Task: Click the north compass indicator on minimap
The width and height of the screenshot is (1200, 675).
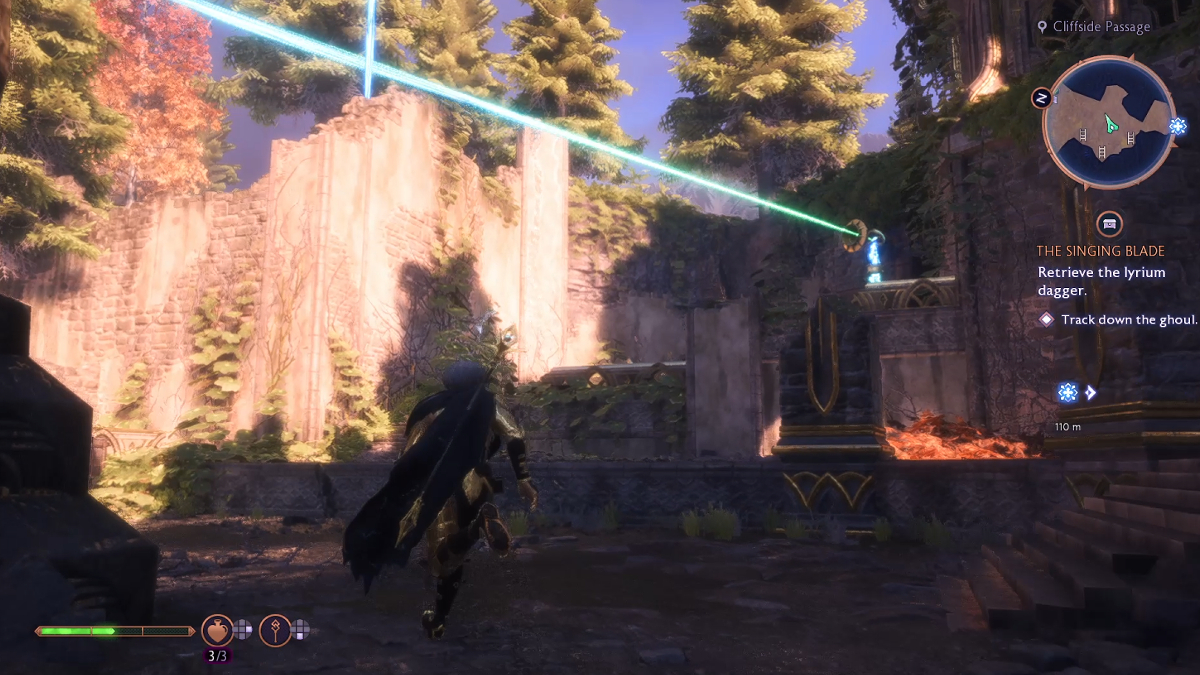Action: (x=1041, y=98)
